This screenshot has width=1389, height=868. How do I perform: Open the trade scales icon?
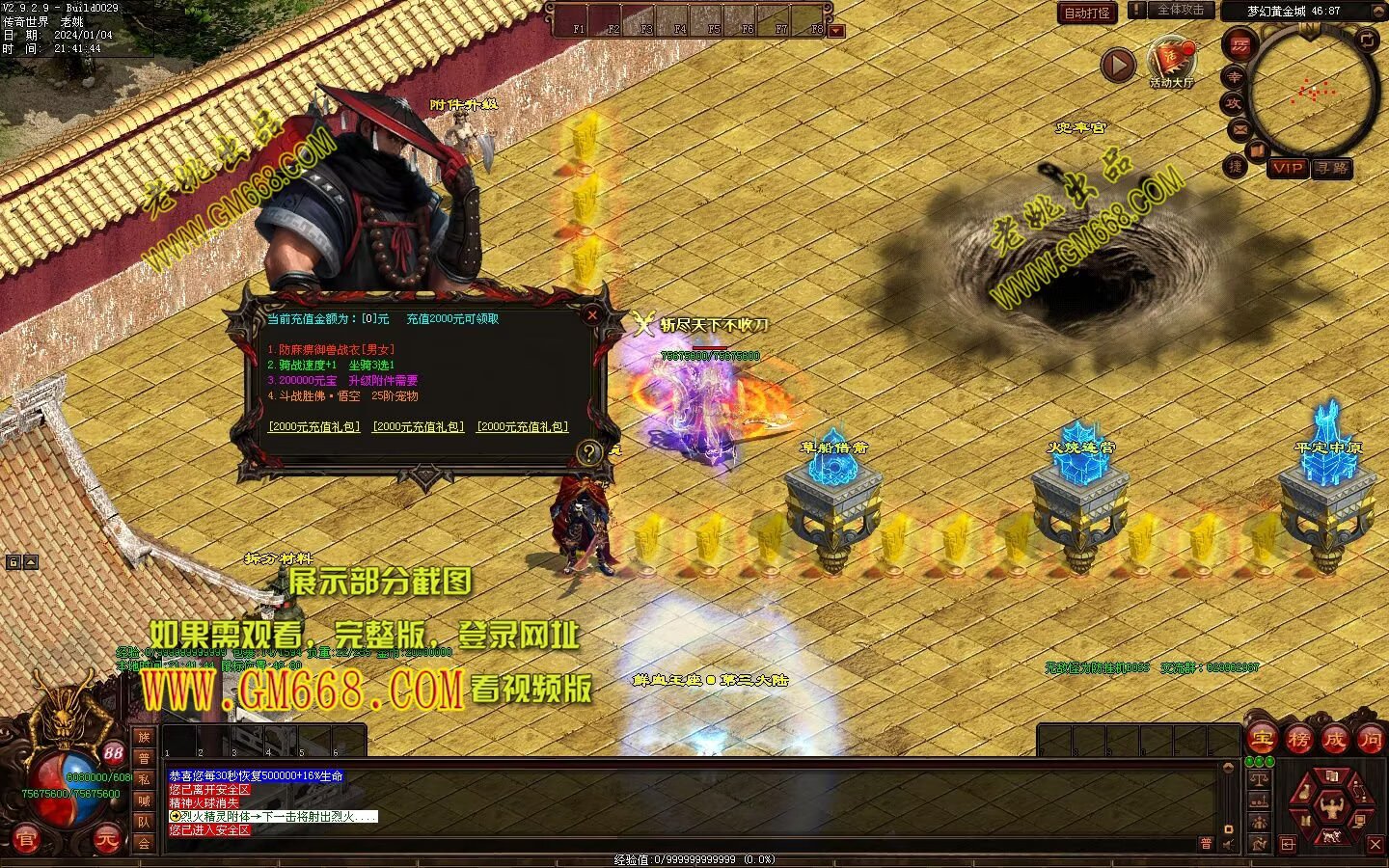1258,777
